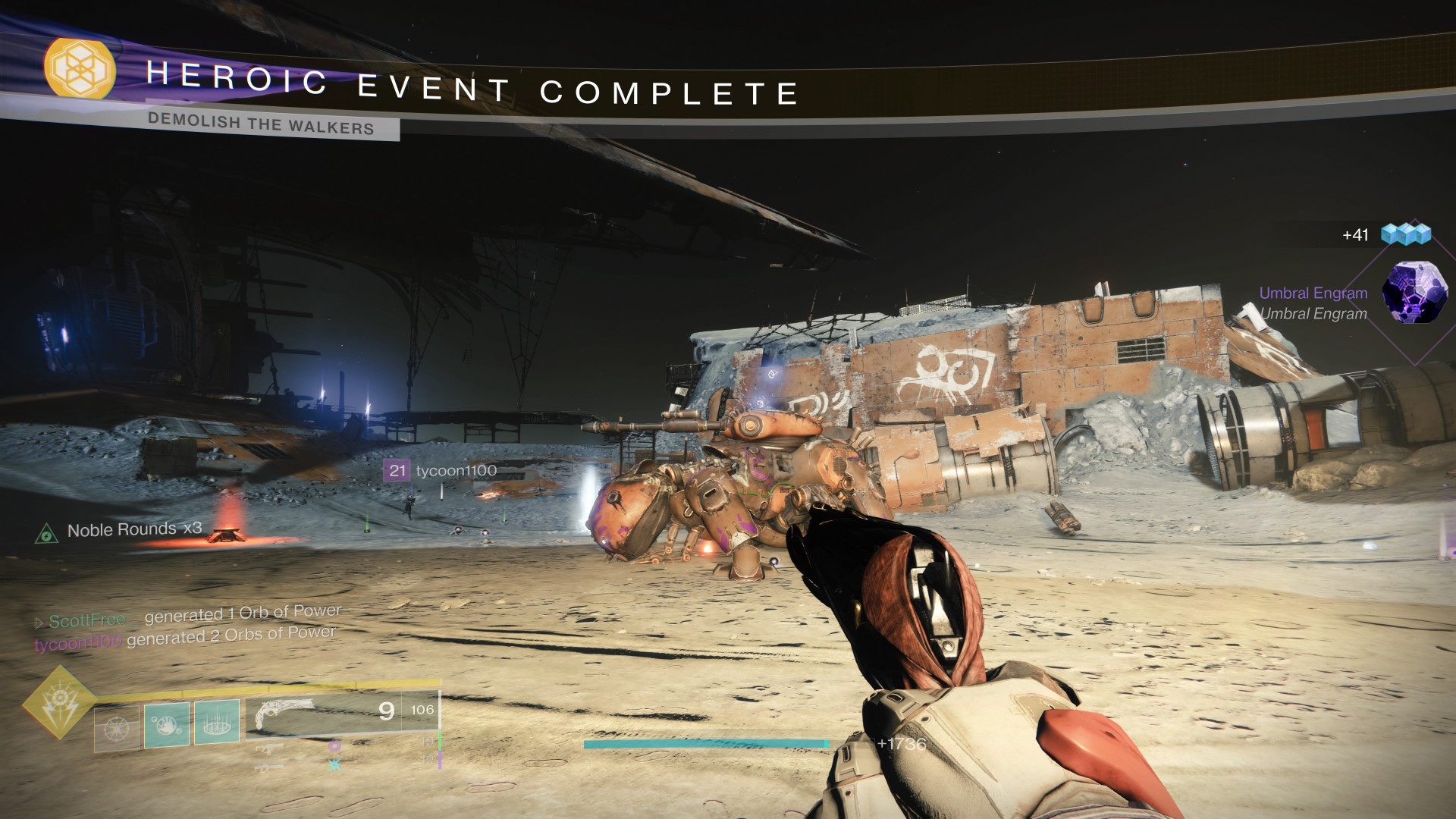The width and height of the screenshot is (1456, 819).
Task: Select the SMG secondary weapon icon
Action: (269, 748)
